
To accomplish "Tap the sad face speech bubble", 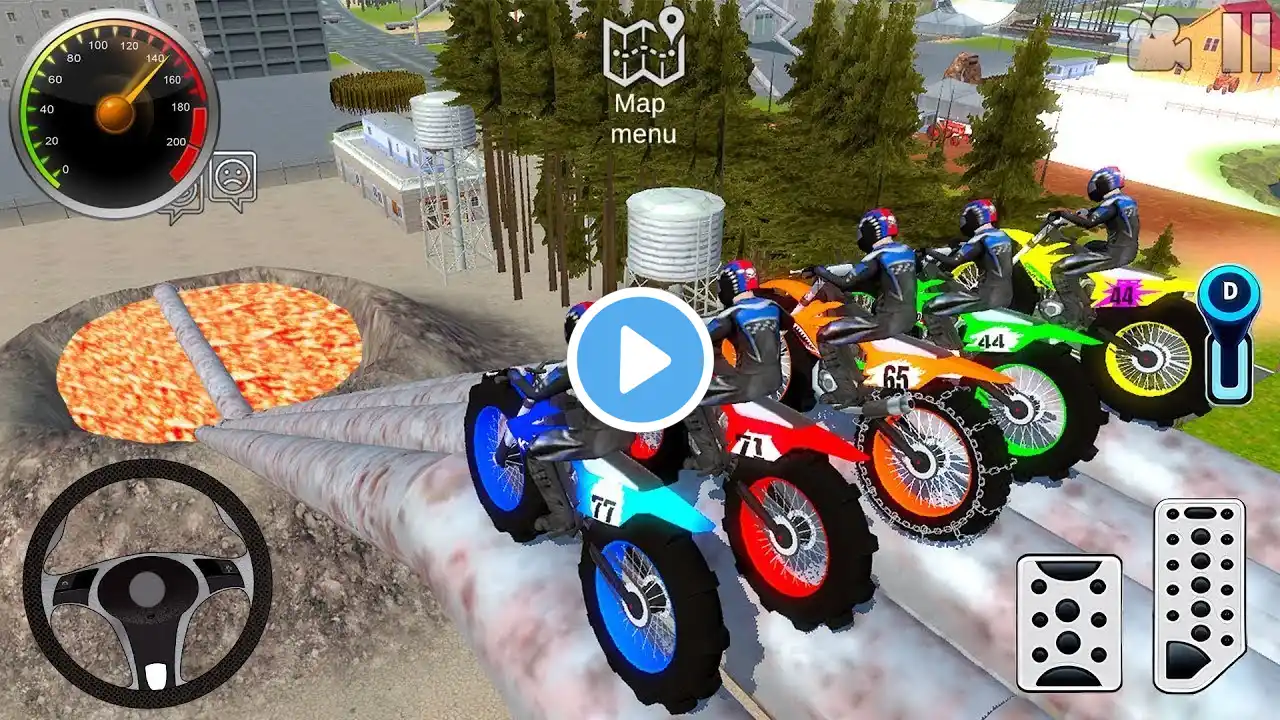I will [x=233, y=180].
